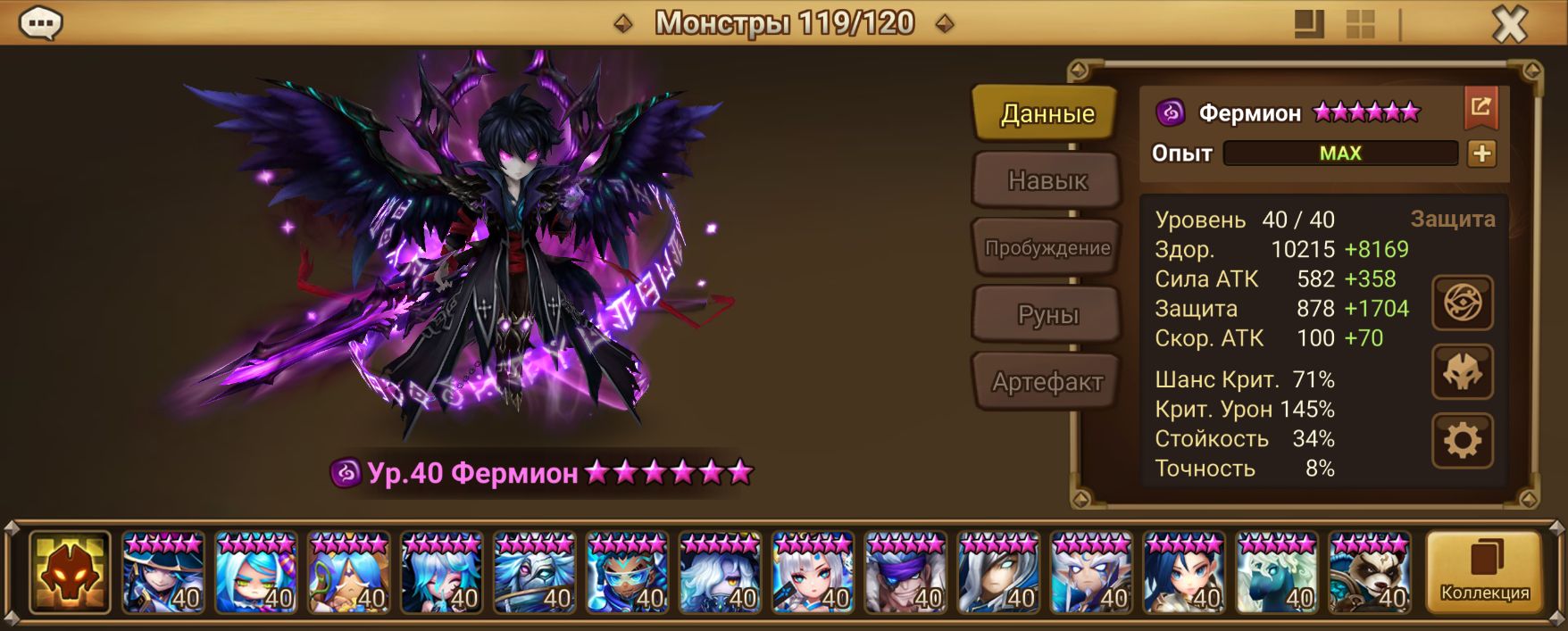Close the monster screen with the X
1568x631 pixels.
pyautogui.click(x=1509, y=25)
